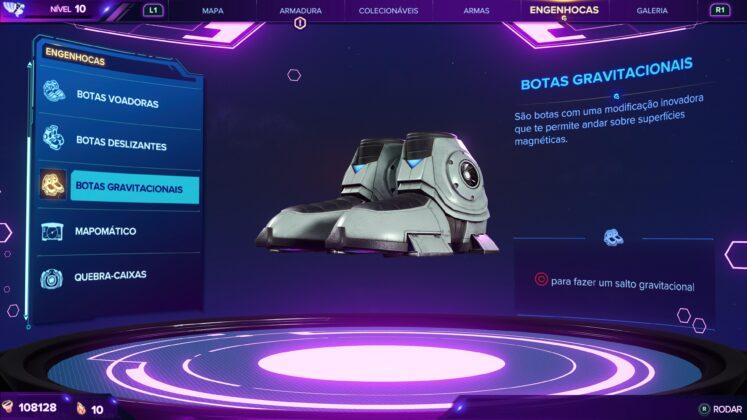This screenshot has width=747, height=420.
Task: Highlight the Botas Gravitacionais entry
Action: (x=129, y=187)
